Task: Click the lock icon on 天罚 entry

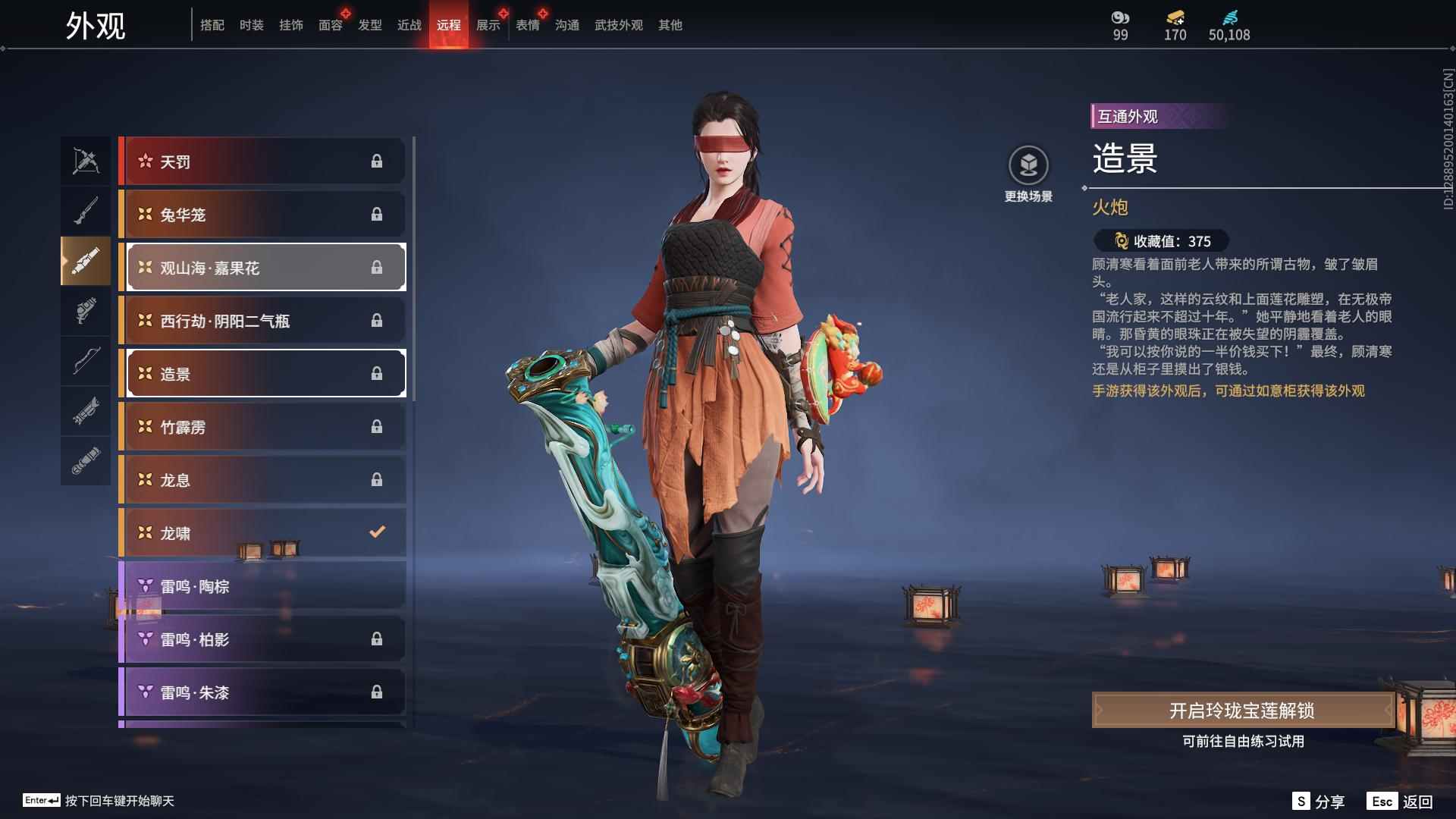Action: [x=378, y=161]
